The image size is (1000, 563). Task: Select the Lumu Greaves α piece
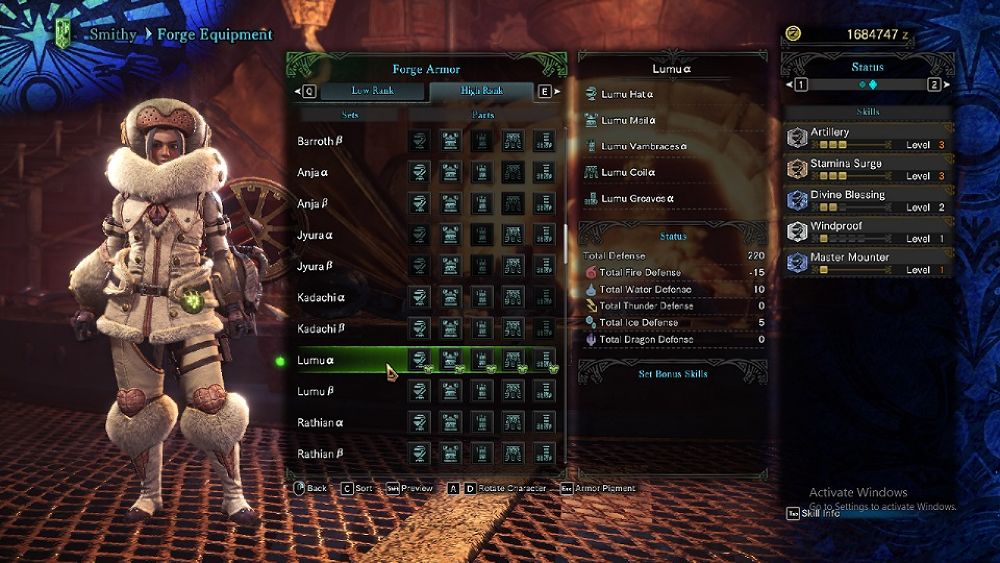coord(637,199)
